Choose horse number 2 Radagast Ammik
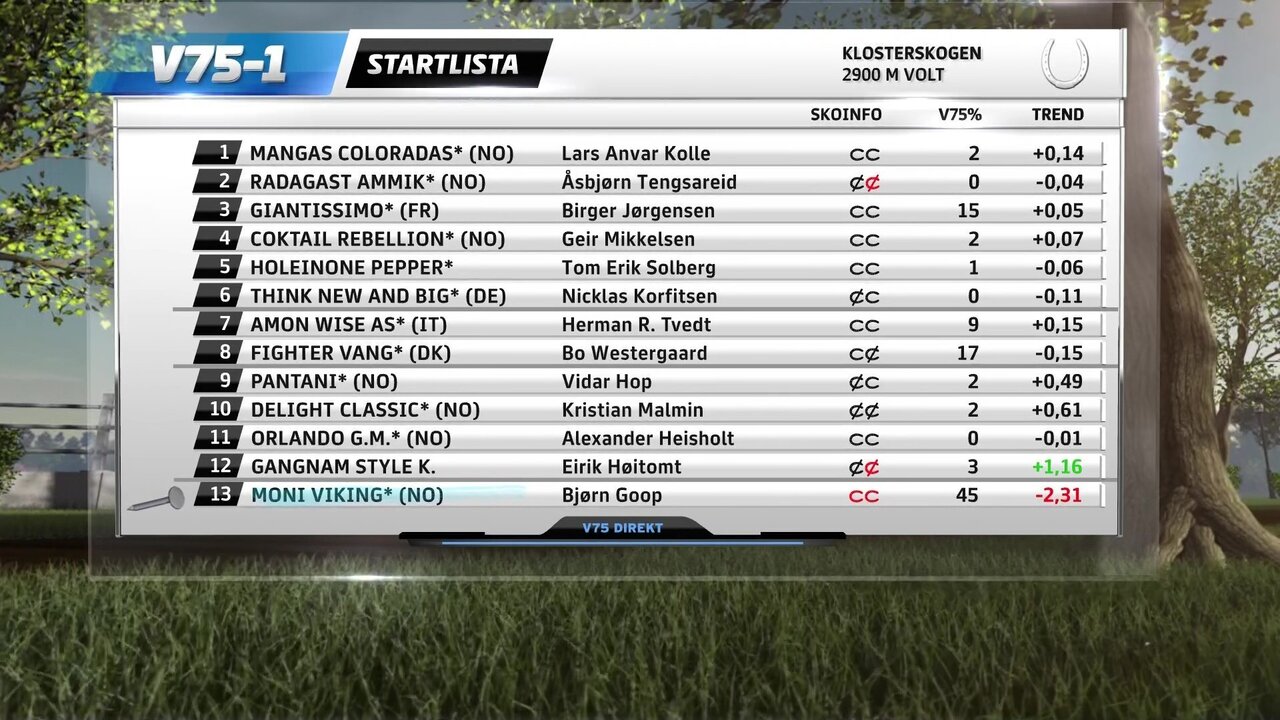The height and width of the screenshot is (720, 1280). [x=367, y=182]
